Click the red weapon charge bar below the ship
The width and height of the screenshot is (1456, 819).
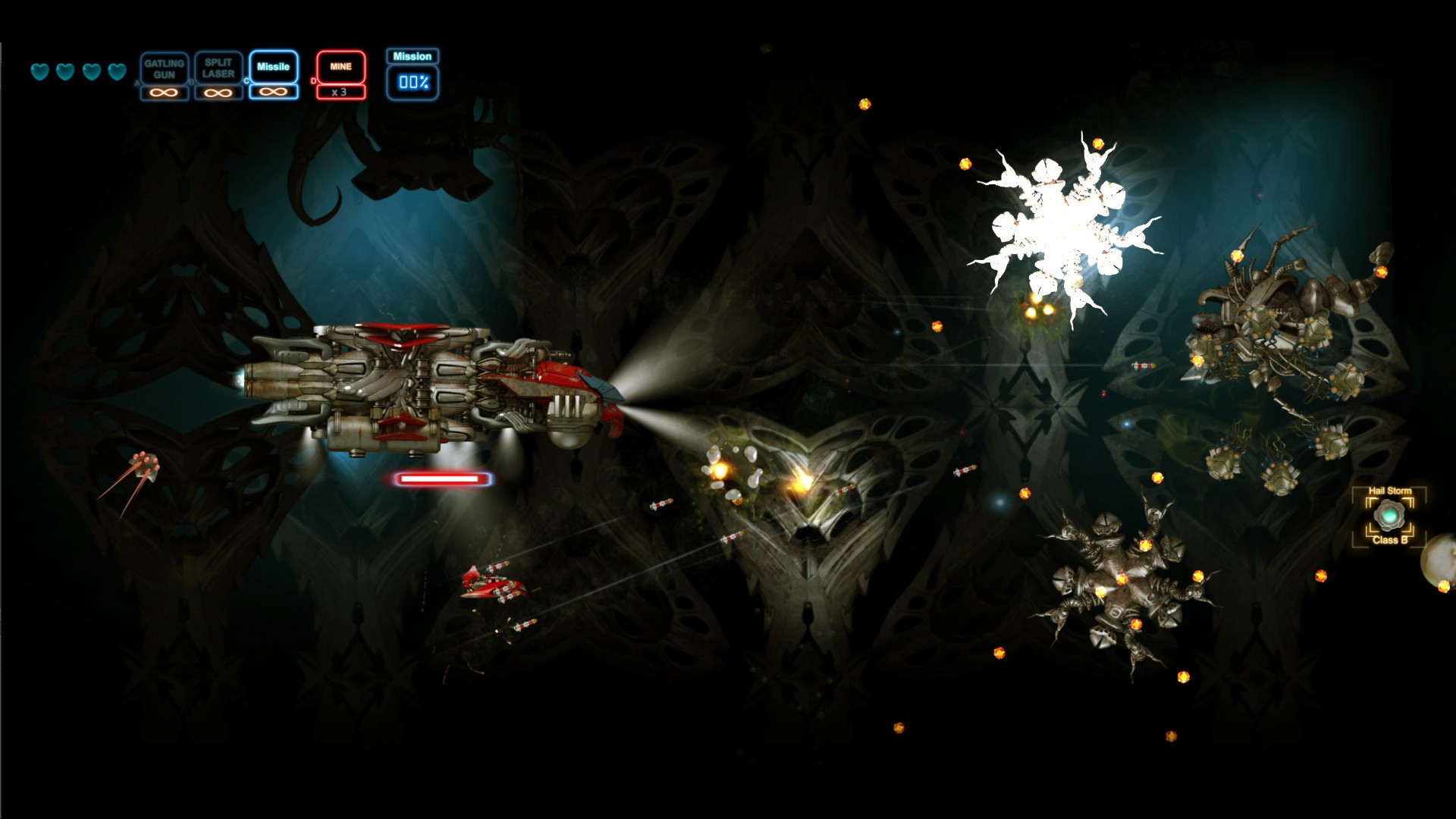point(441,479)
